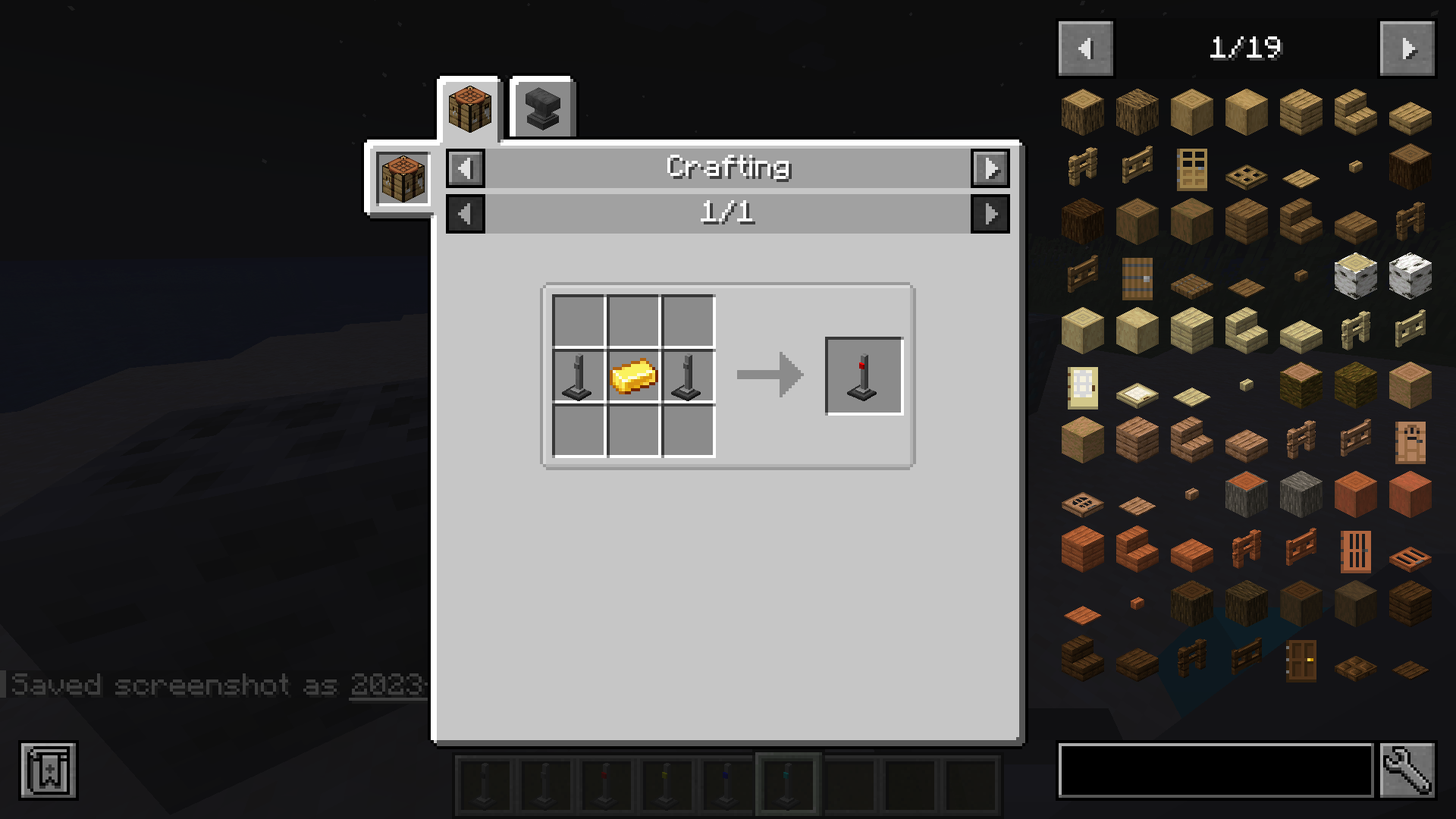Screen dimensions: 1456x819
Task: Go back a page in the item list
Action: point(1084,48)
